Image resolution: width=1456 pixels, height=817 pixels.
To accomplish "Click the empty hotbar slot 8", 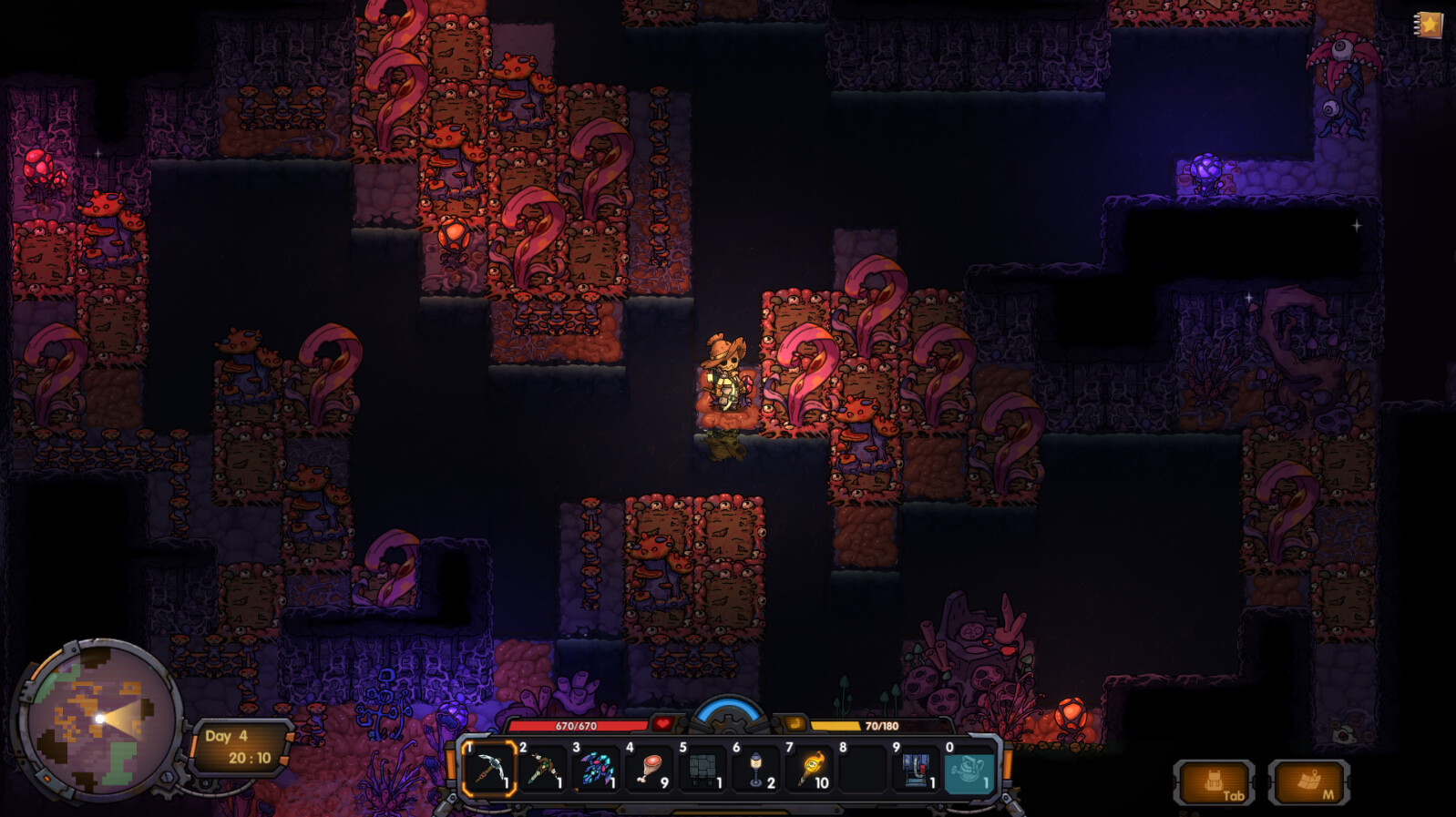I will 862,770.
